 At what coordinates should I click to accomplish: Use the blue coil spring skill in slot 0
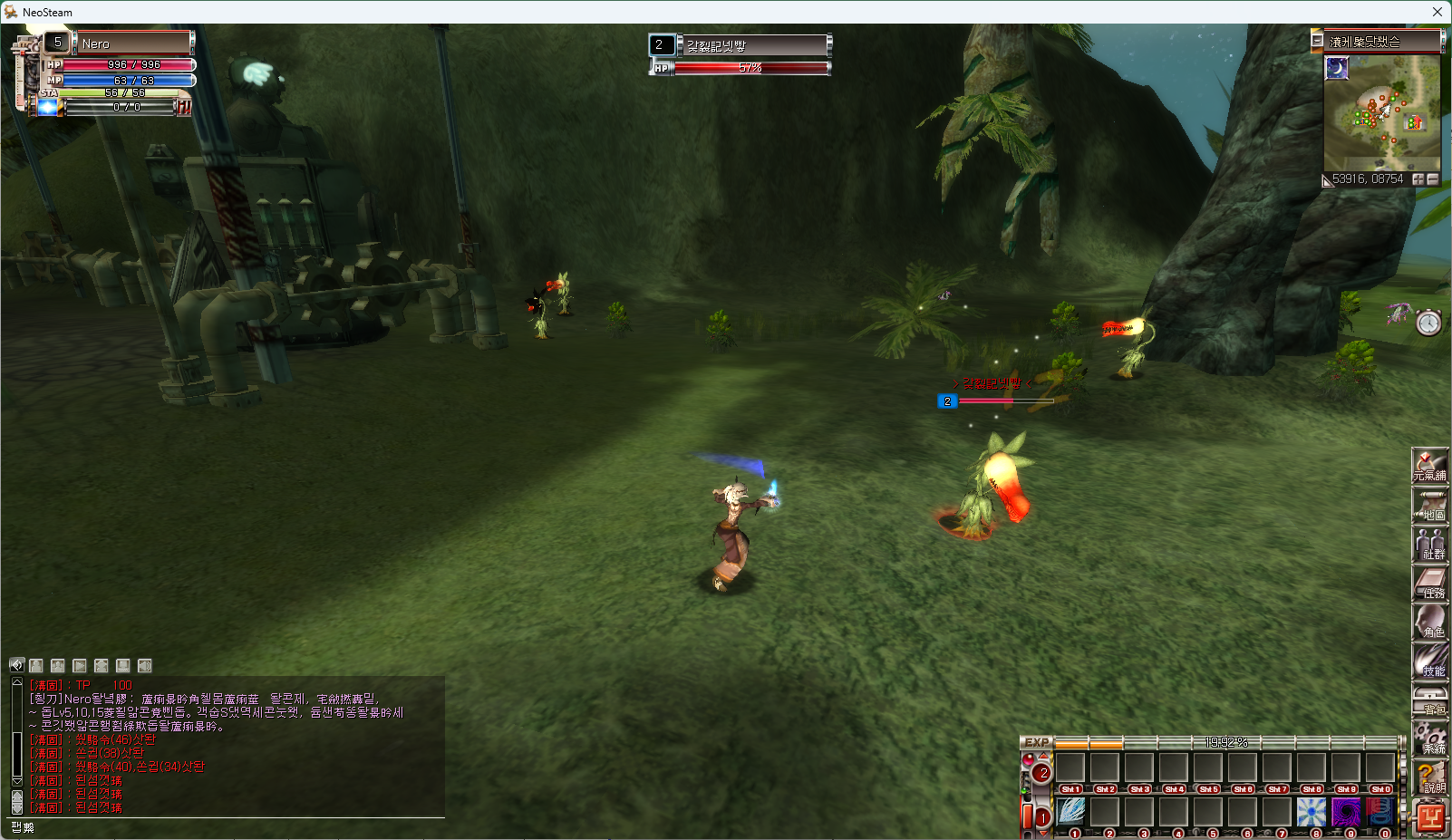coord(1379,812)
